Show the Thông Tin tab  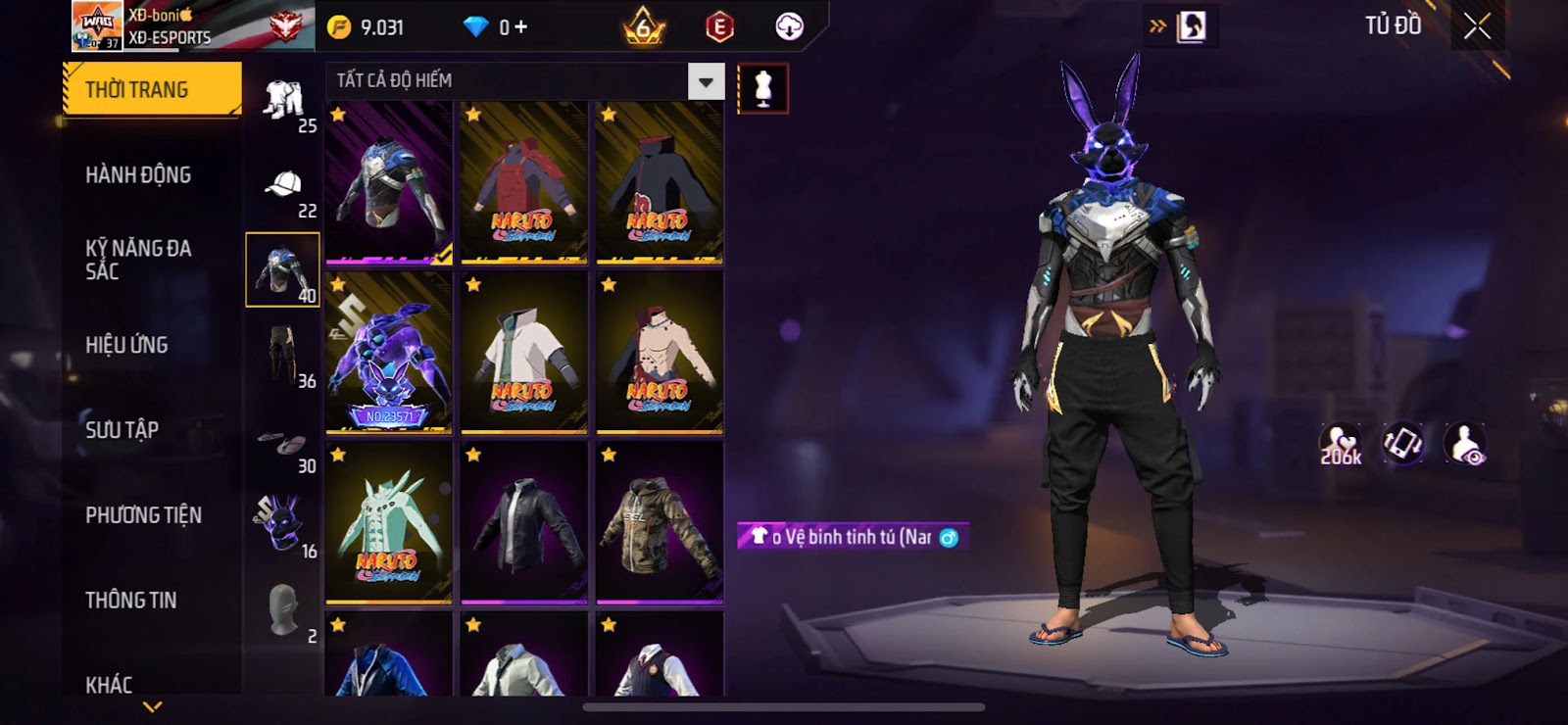[130, 600]
